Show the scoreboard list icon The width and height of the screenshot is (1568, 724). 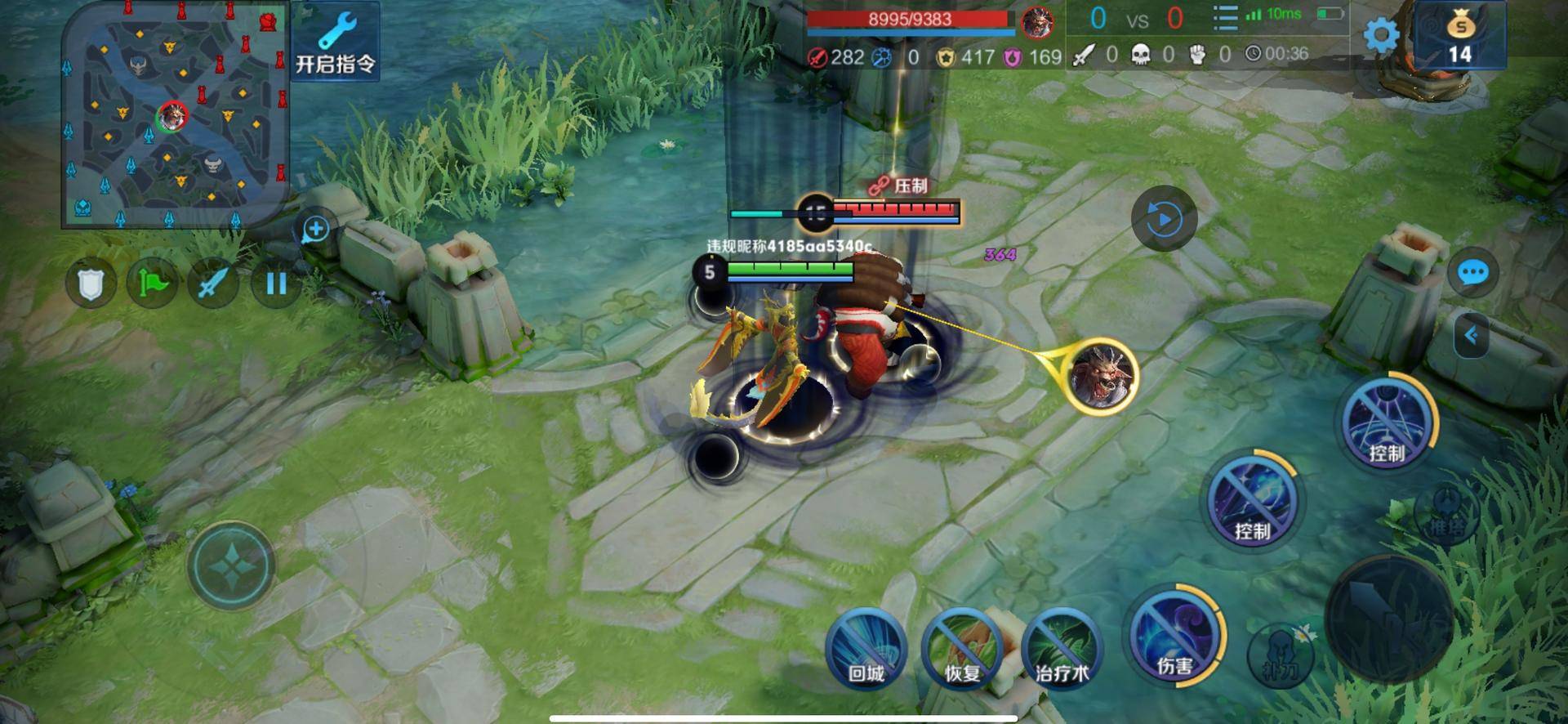pos(1225,17)
